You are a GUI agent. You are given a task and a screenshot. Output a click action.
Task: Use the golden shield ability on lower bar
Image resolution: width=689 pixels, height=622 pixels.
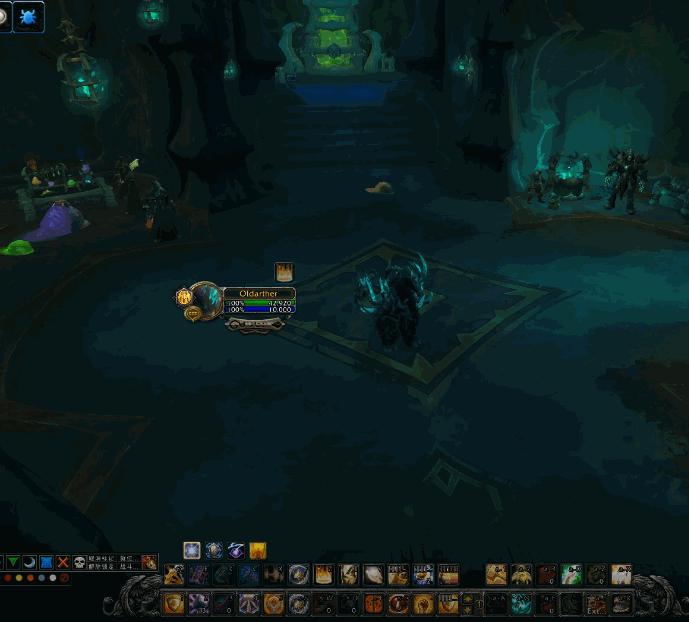point(173,604)
